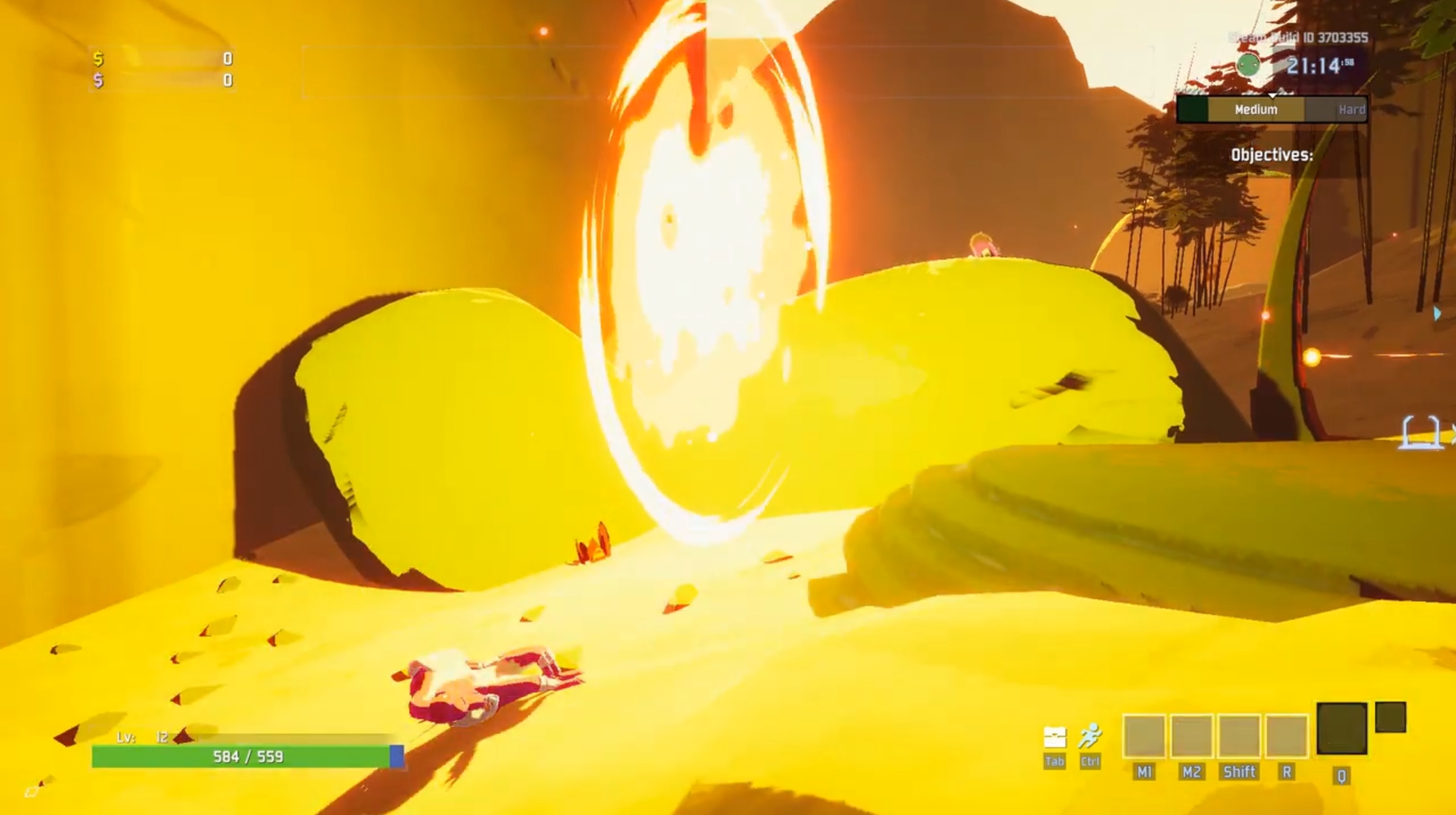Click the Medium difficulty bar

1256,109
